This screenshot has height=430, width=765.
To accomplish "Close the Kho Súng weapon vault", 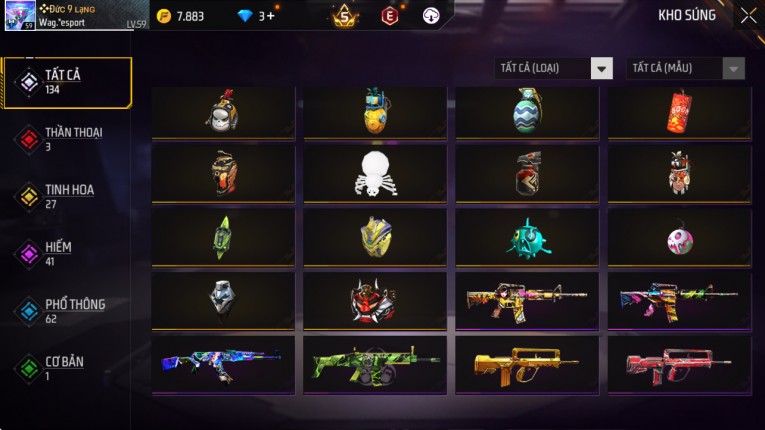I will (748, 16).
